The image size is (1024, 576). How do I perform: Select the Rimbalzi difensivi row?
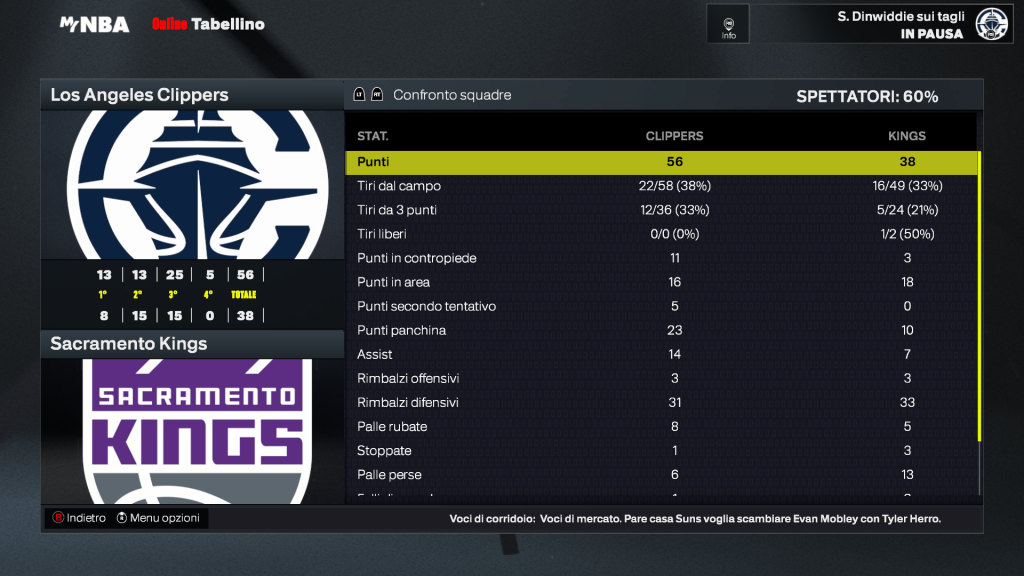[x=660, y=402]
